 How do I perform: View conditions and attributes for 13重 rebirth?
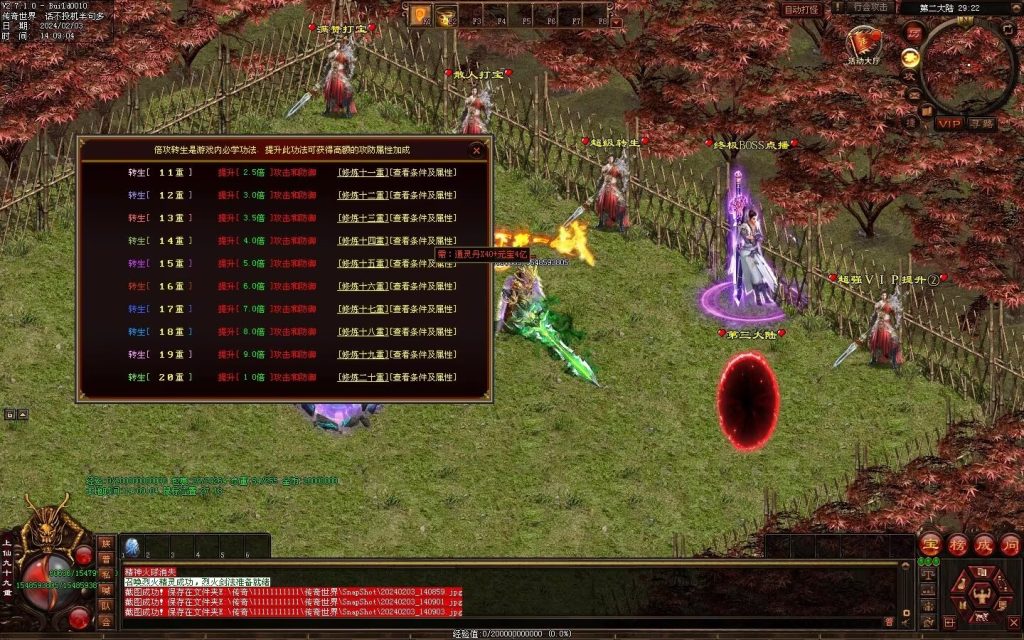(423, 218)
